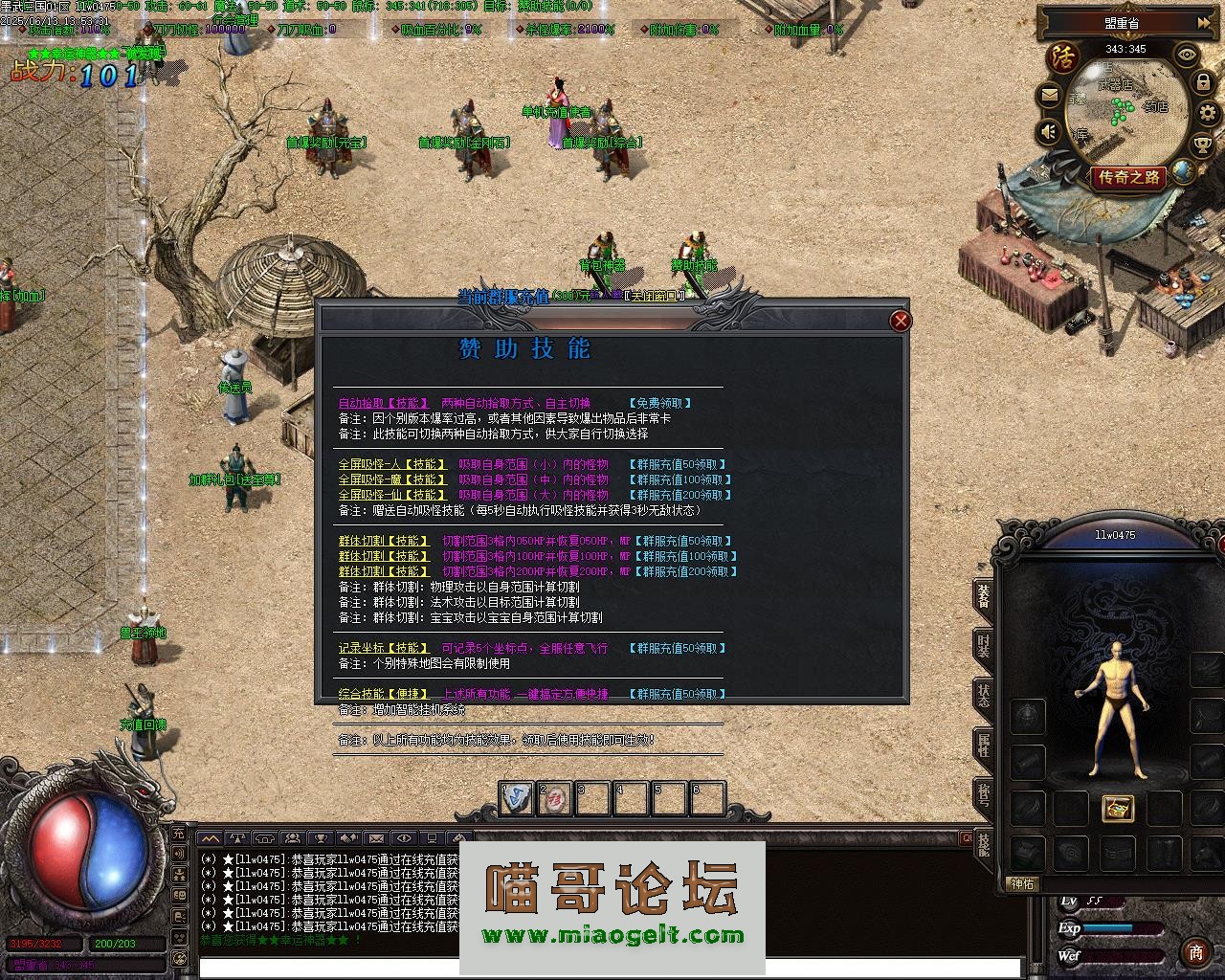This screenshot has width=1225, height=980.
Task: Claim the free 自动拾取 skill via 免费领取
Action: [x=660, y=404]
